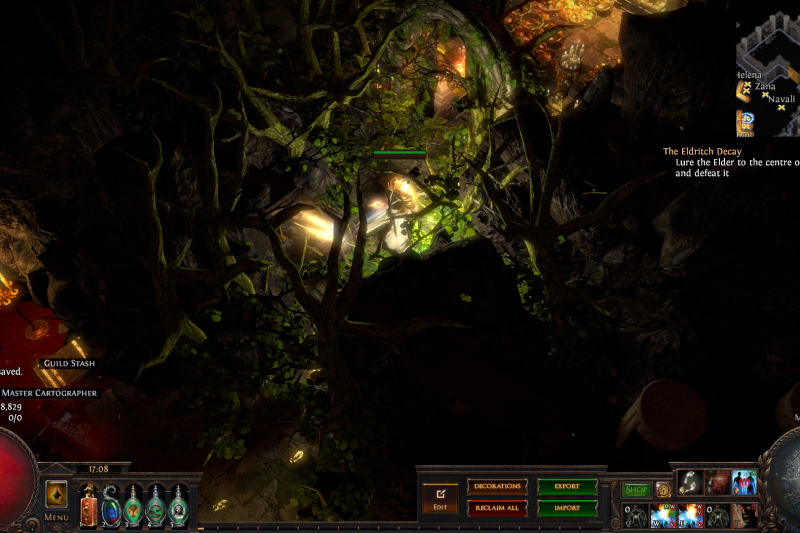Open the green Shop button
The height and width of the screenshot is (533, 800).
point(636,490)
